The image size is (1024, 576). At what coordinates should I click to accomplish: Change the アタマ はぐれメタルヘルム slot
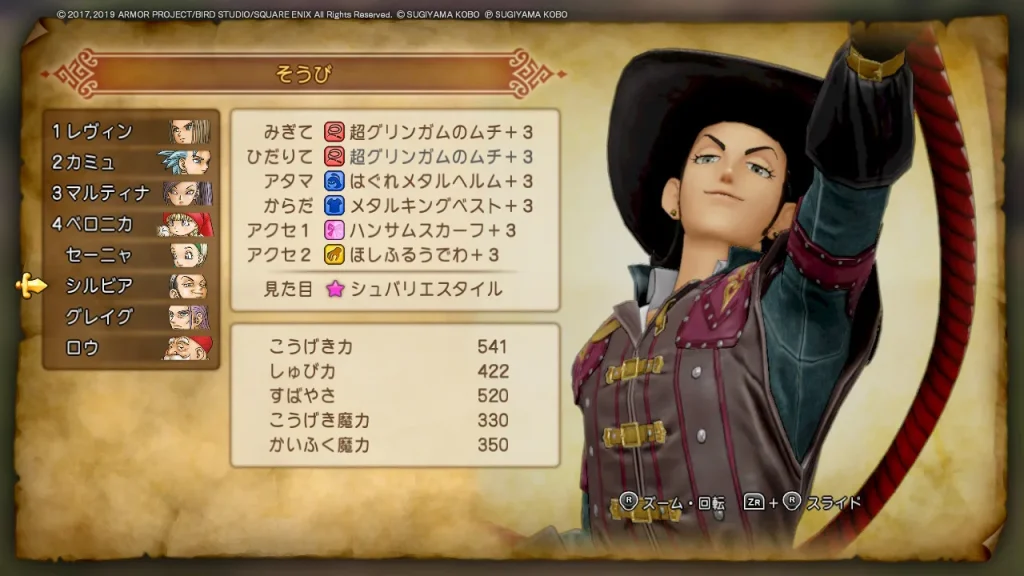pos(395,181)
